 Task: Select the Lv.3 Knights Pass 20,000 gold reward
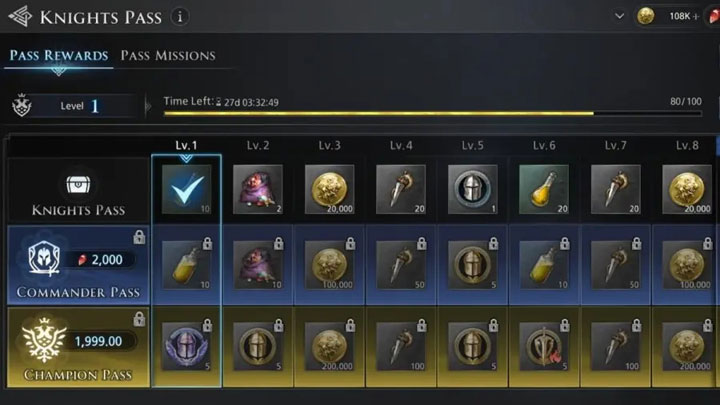coord(330,187)
